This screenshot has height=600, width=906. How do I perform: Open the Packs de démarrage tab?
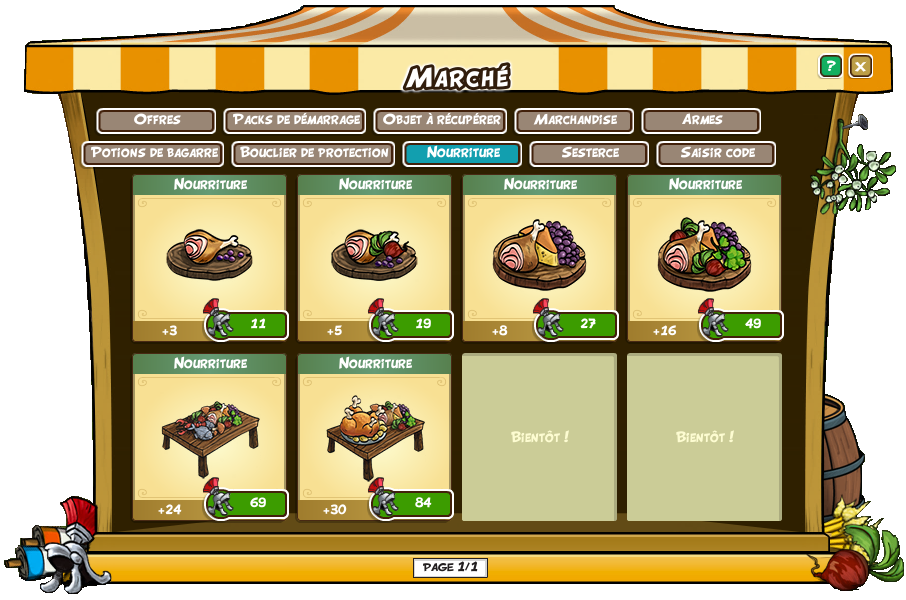tap(295, 120)
